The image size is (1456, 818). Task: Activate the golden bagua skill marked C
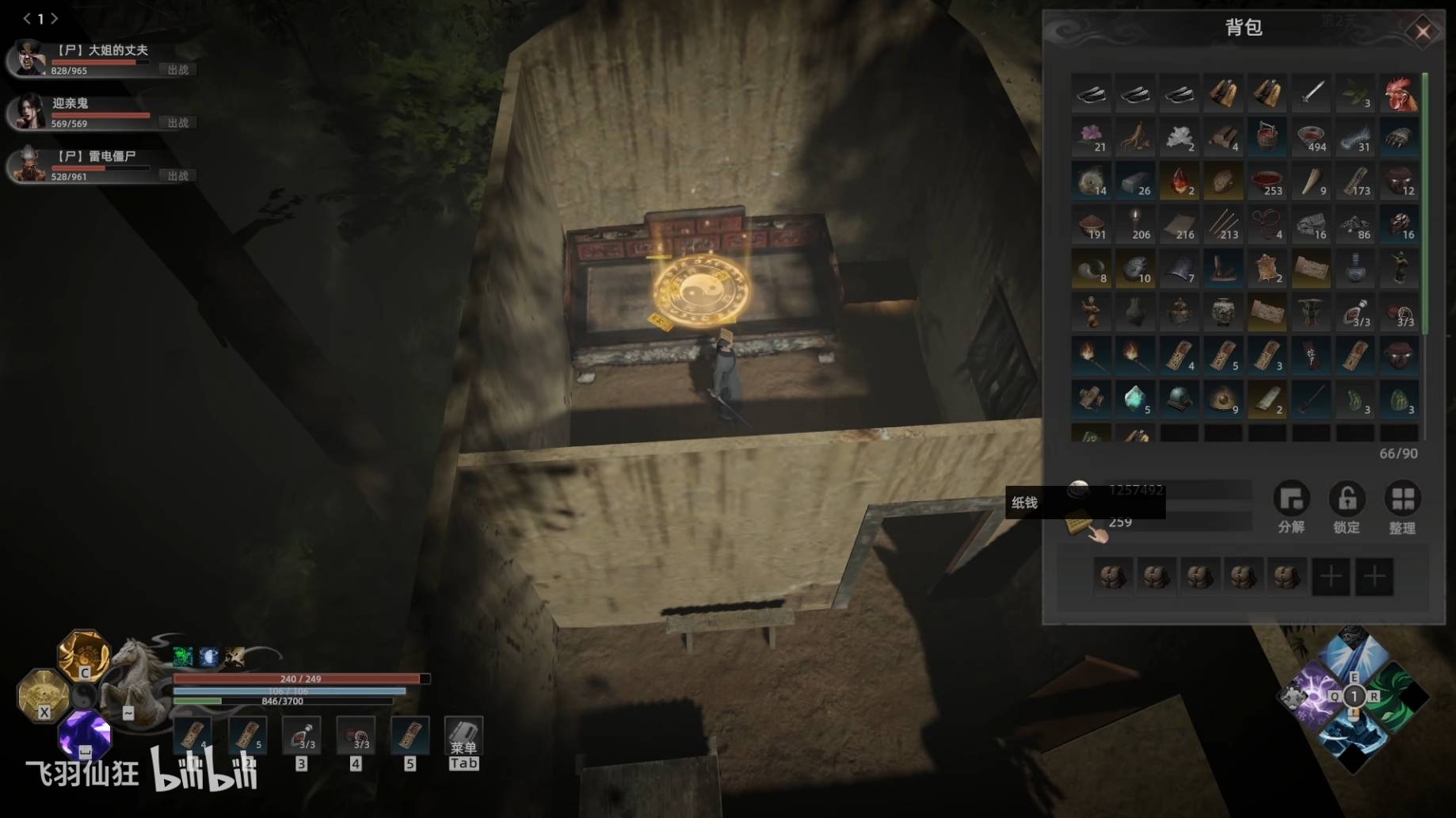[x=83, y=655]
